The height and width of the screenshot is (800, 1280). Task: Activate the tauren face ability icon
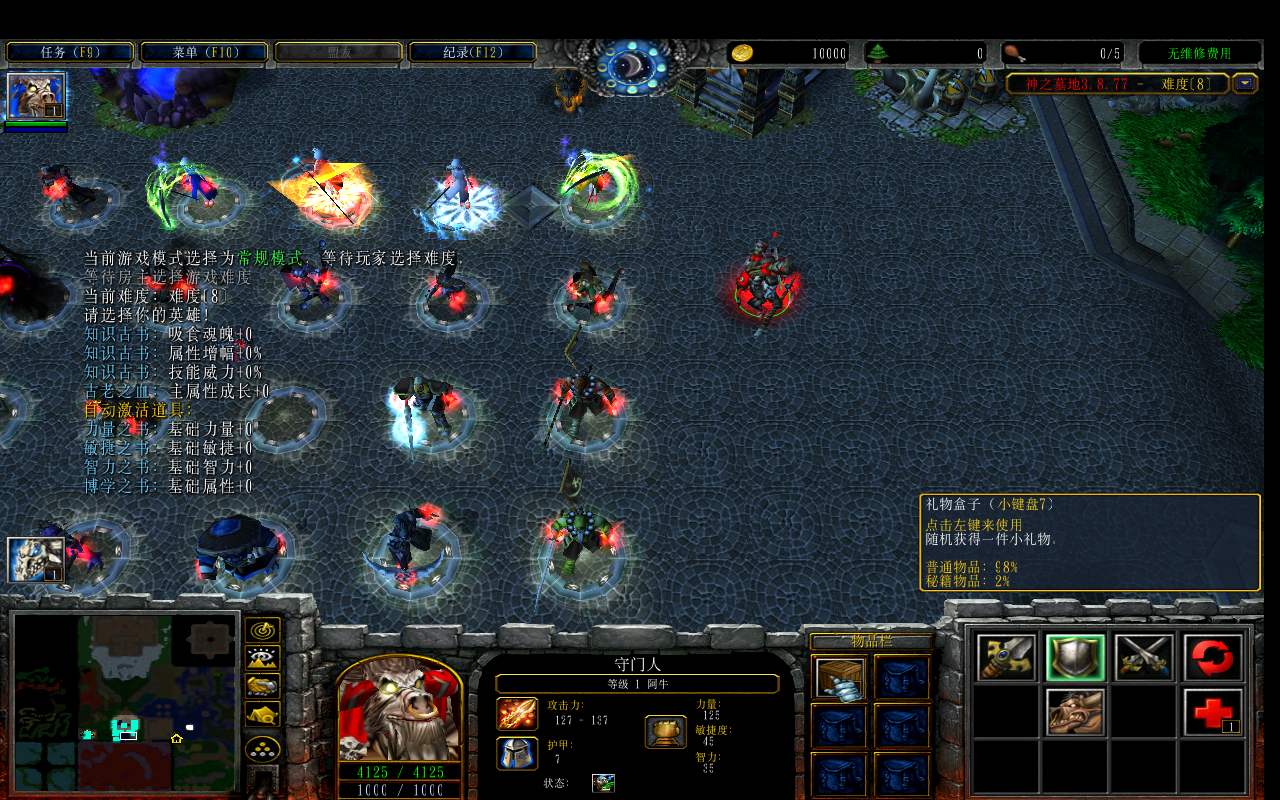click(x=1075, y=712)
